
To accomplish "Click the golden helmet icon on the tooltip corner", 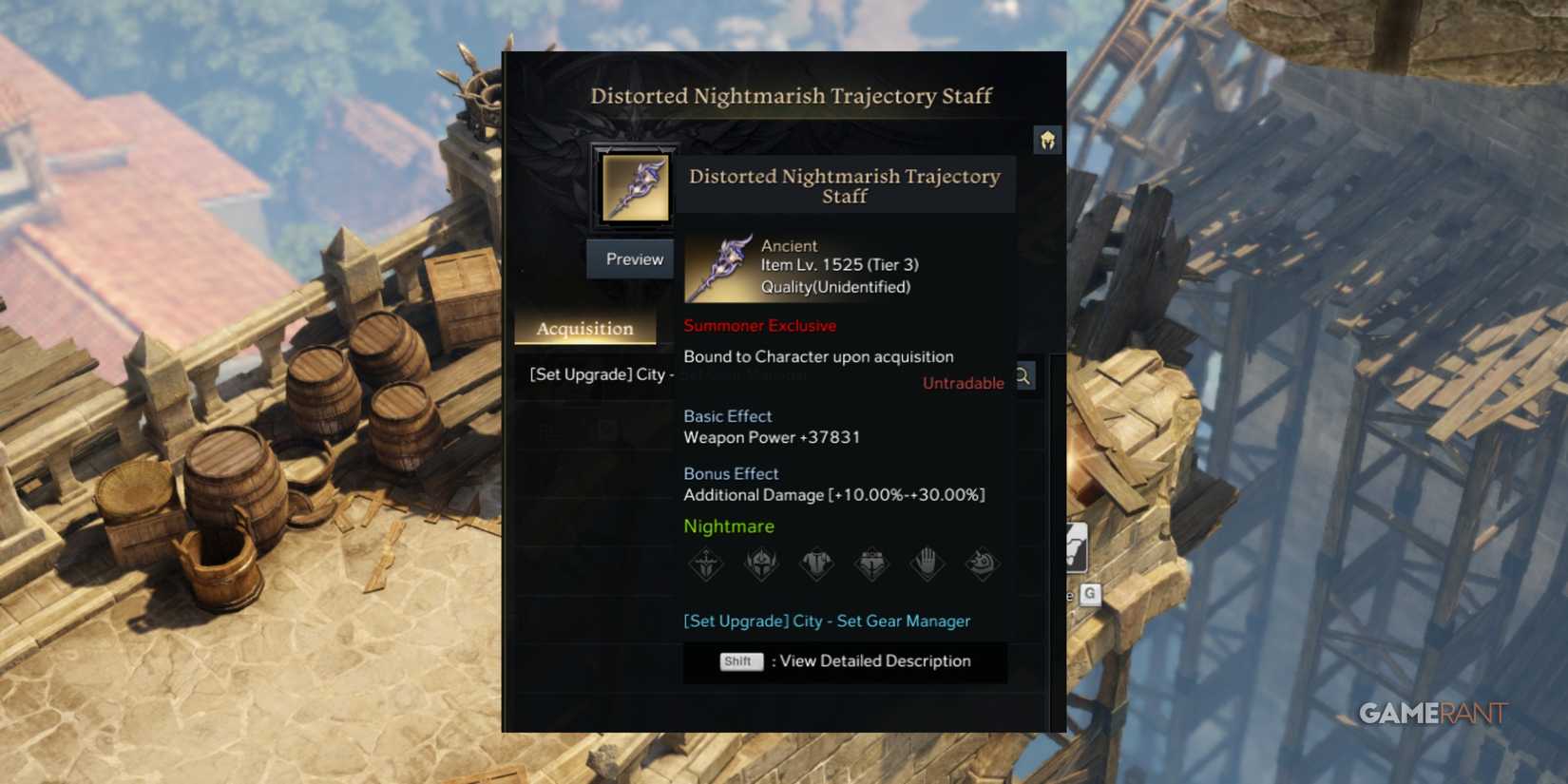I will (1048, 139).
